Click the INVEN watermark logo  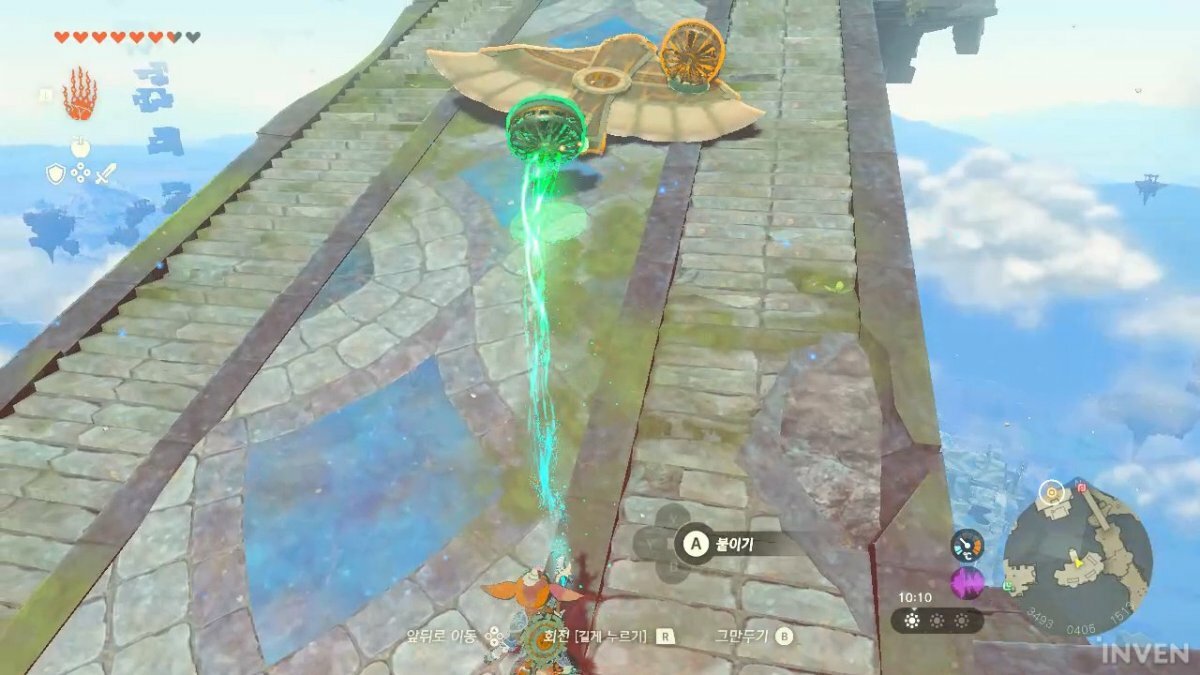1145,654
